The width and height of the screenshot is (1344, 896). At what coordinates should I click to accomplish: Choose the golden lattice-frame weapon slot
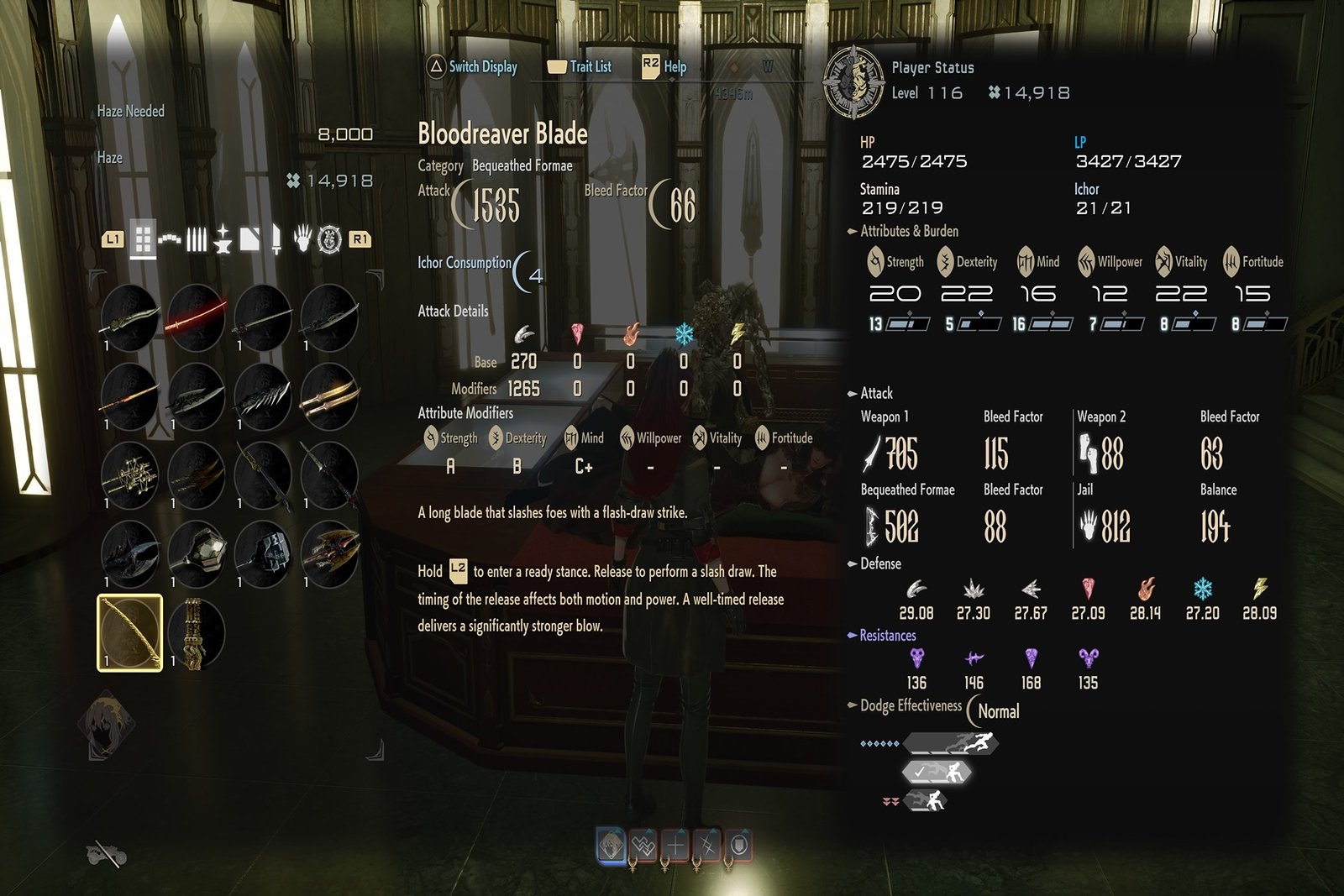tap(129, 474)
